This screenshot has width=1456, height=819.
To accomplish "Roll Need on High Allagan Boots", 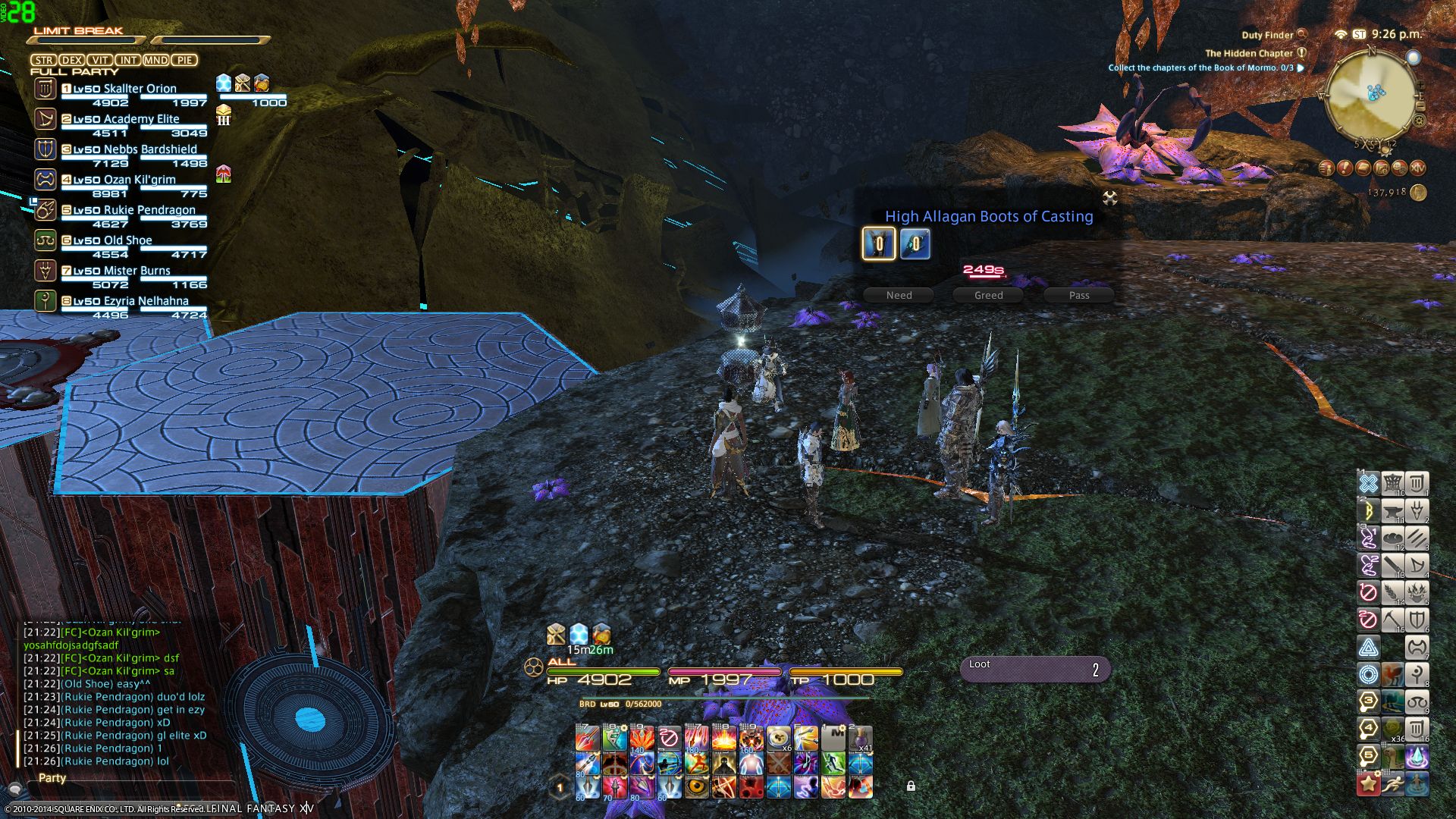I will pyautogui.click(x=899, y=295).
